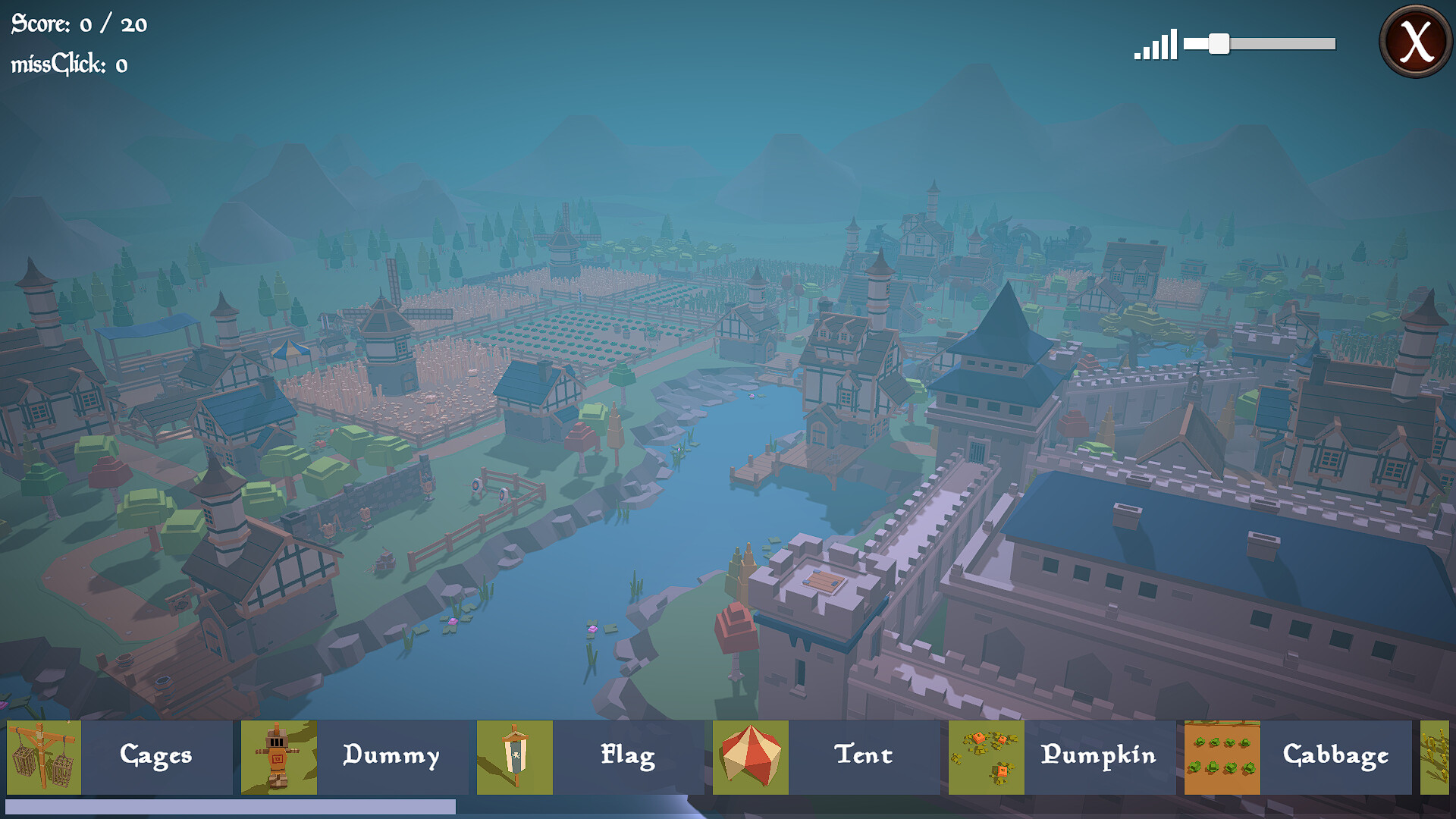The width and height of the screenshot is (1456, 819).
Task: Select the Cages item entry
Action: pos(156,756)
